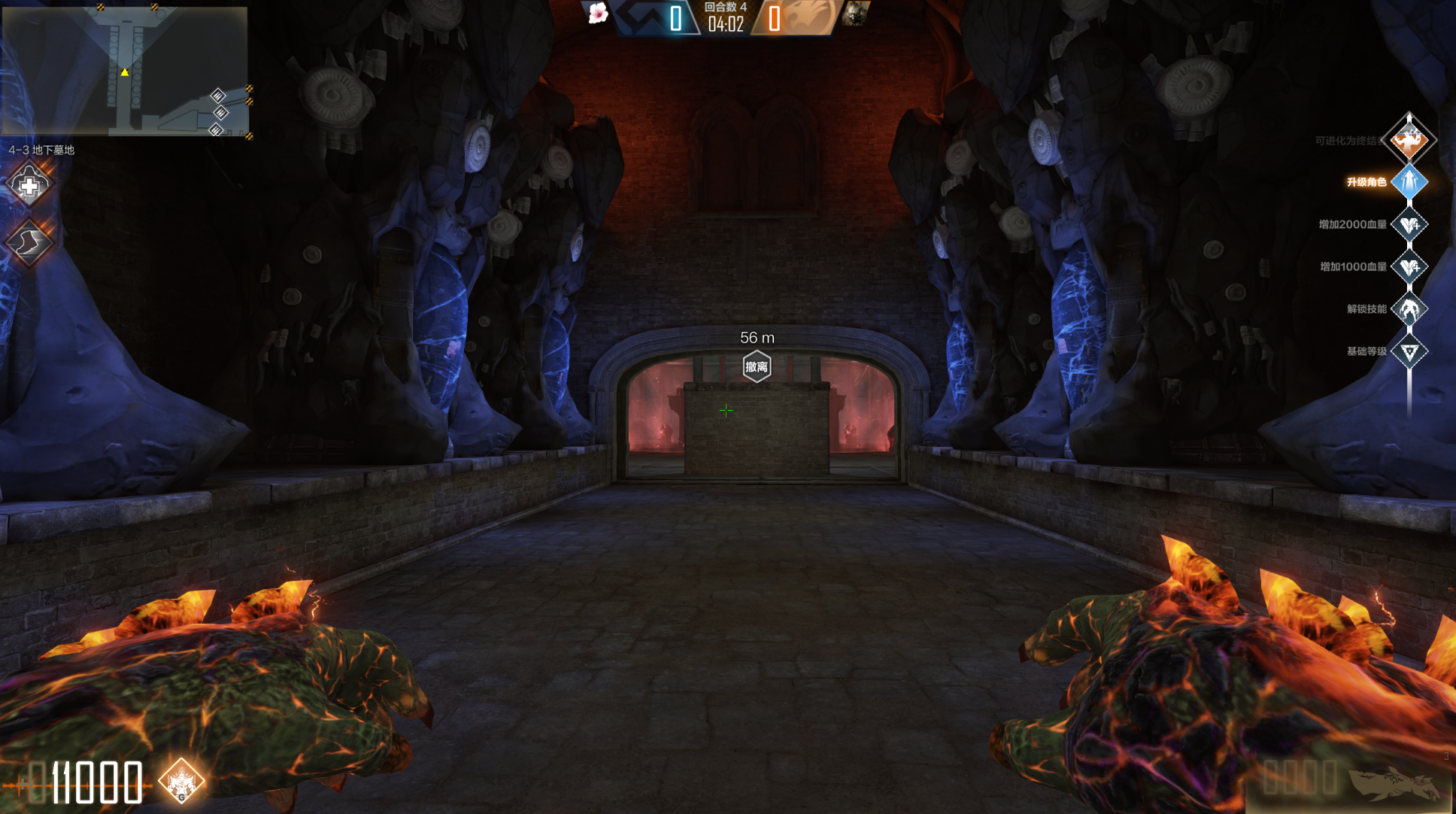Click the 增加2000血量 heart icon
Screen dimensions: 1456x814
1409,224
